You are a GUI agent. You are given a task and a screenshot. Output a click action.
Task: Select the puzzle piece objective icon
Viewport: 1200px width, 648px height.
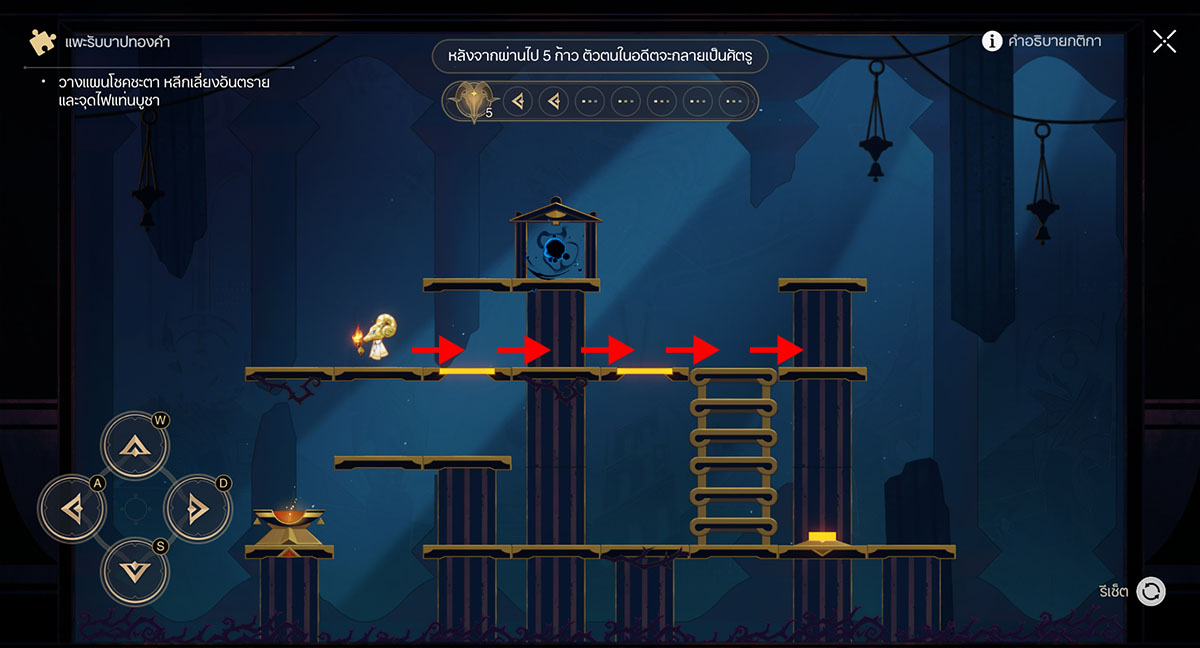pyautogui.click(x=42, y=42)
